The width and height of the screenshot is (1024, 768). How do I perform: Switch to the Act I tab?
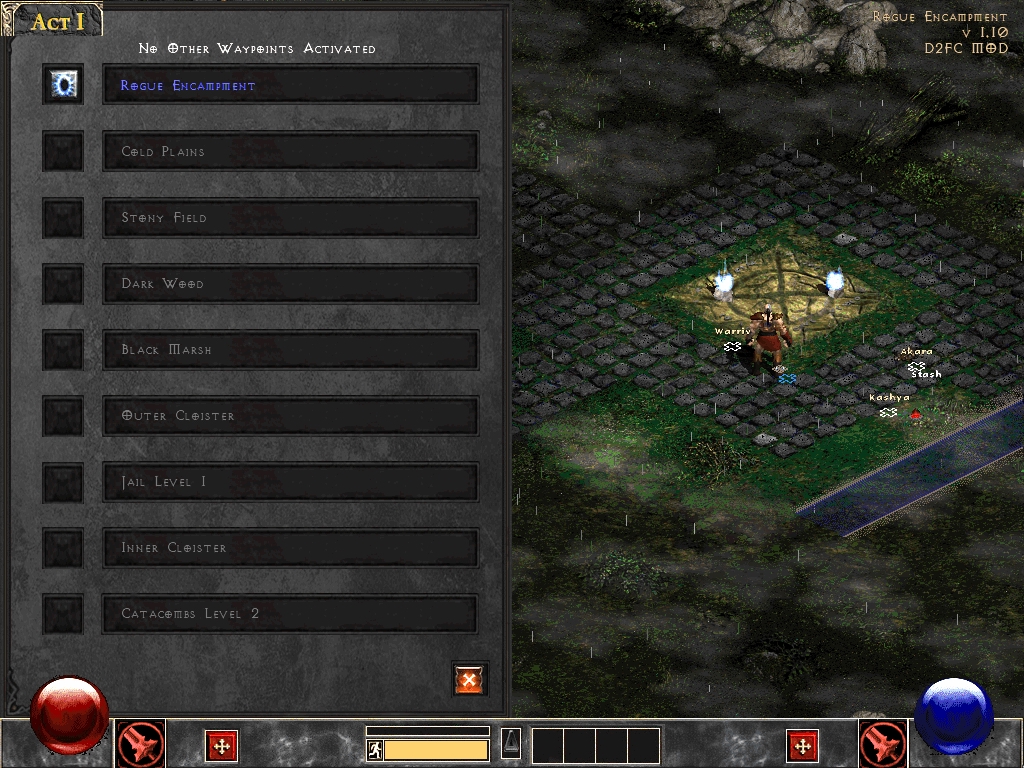pyautogui.click(x=57, y=22)
